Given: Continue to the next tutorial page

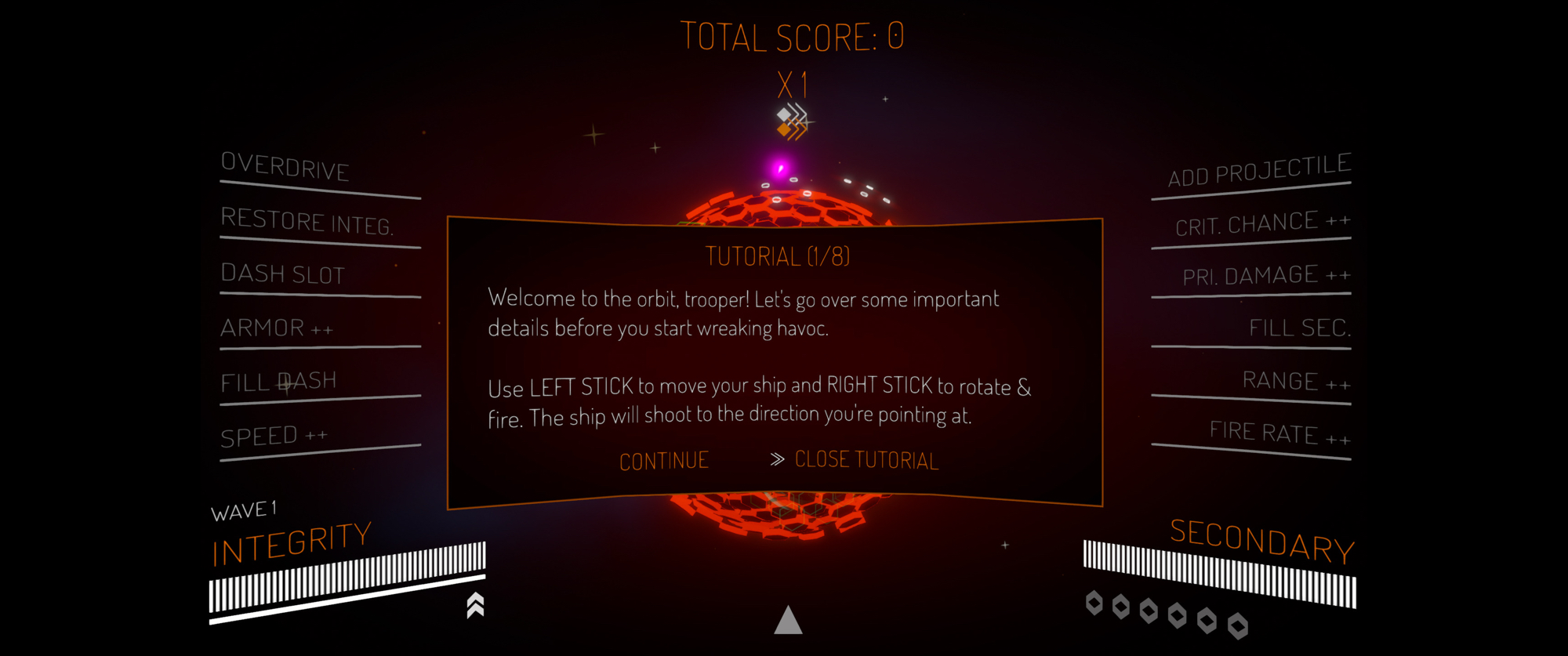Looking at the screenshot, I should click(x=664, y=461).
